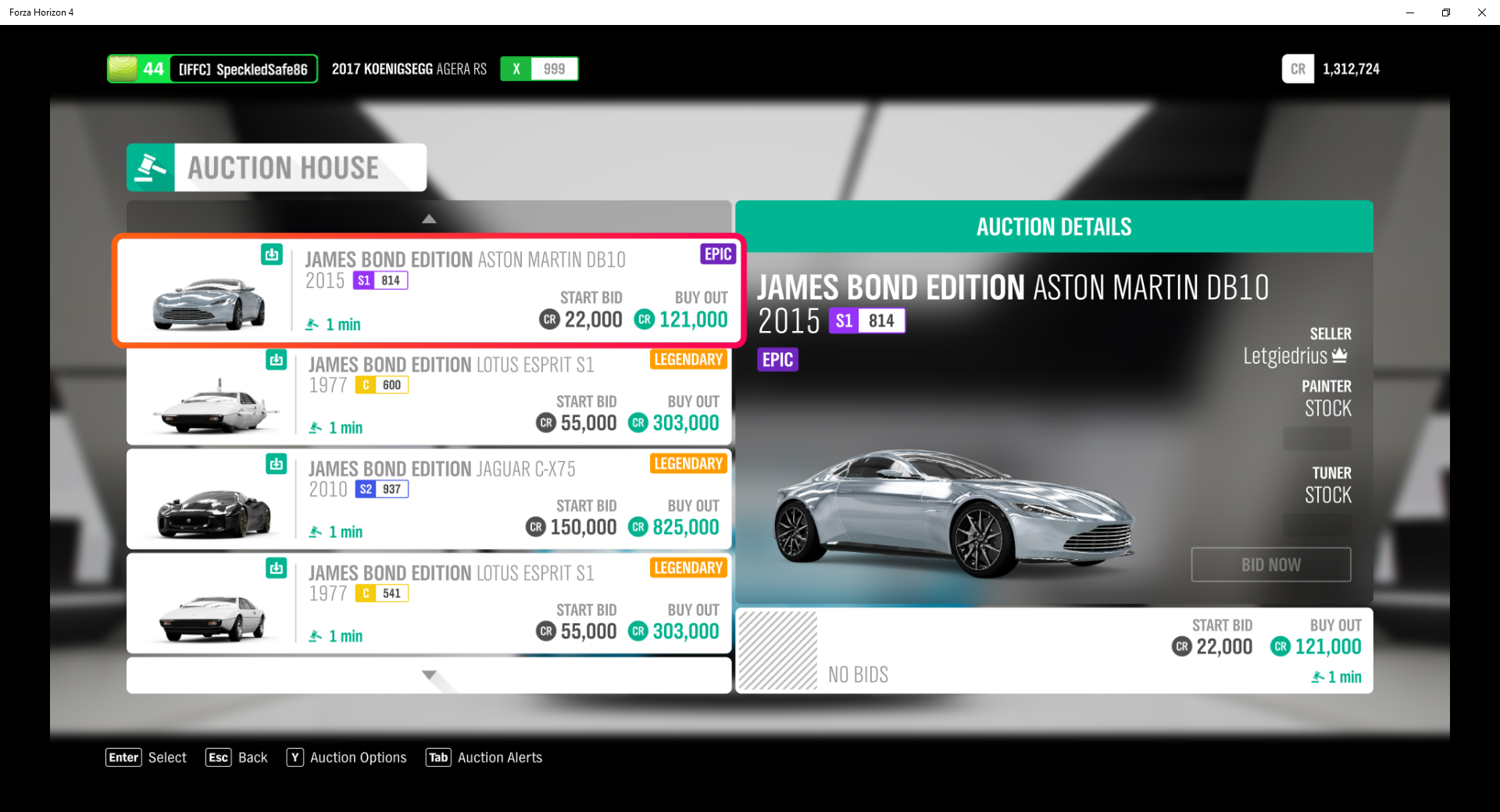
Task: Choose the Lotus Esprit S1 C 600 listing
Action: click(x=428, y=395)
